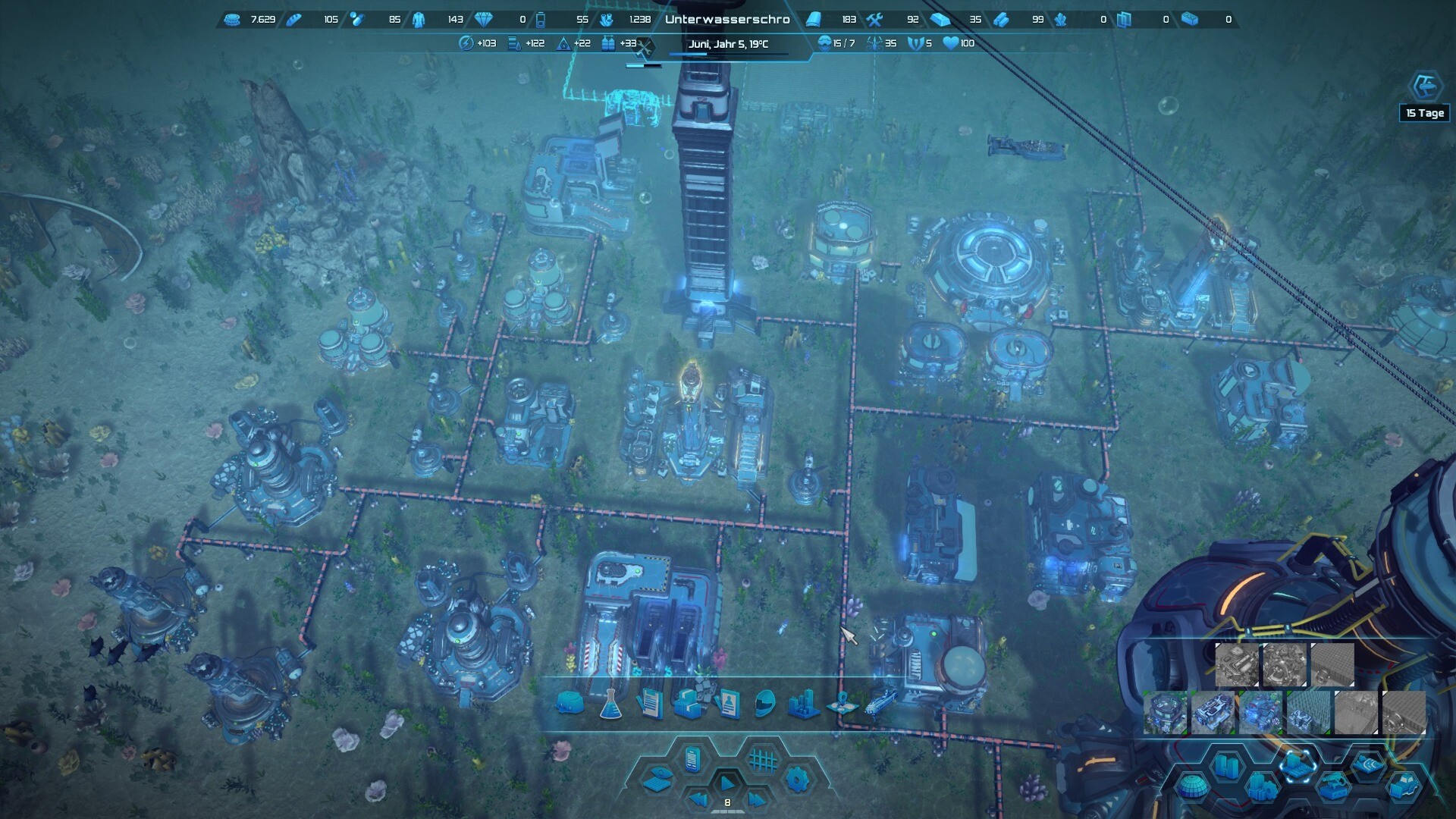
Task: Open the gear settings menu
Action: 797,780
